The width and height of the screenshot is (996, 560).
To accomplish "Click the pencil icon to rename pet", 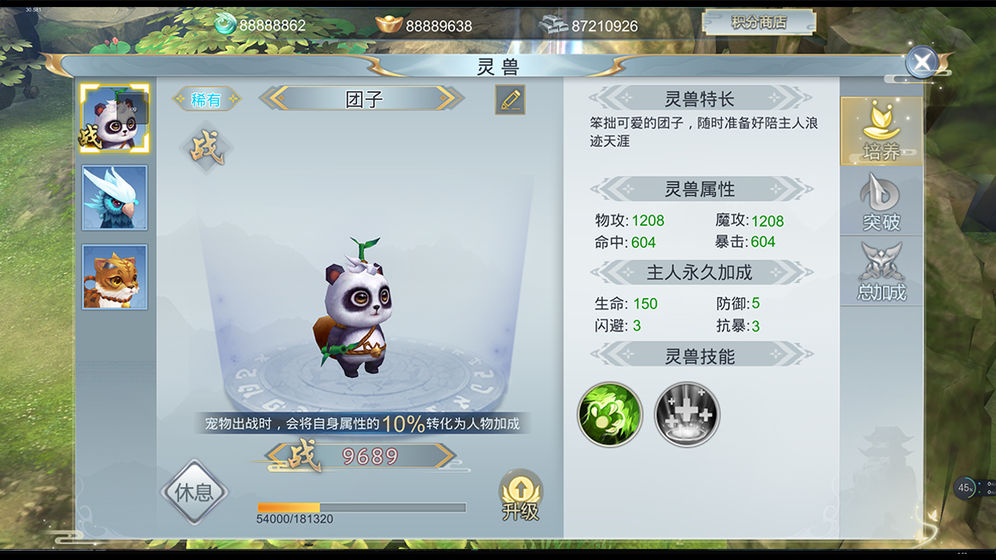I will tap(510, 99).
